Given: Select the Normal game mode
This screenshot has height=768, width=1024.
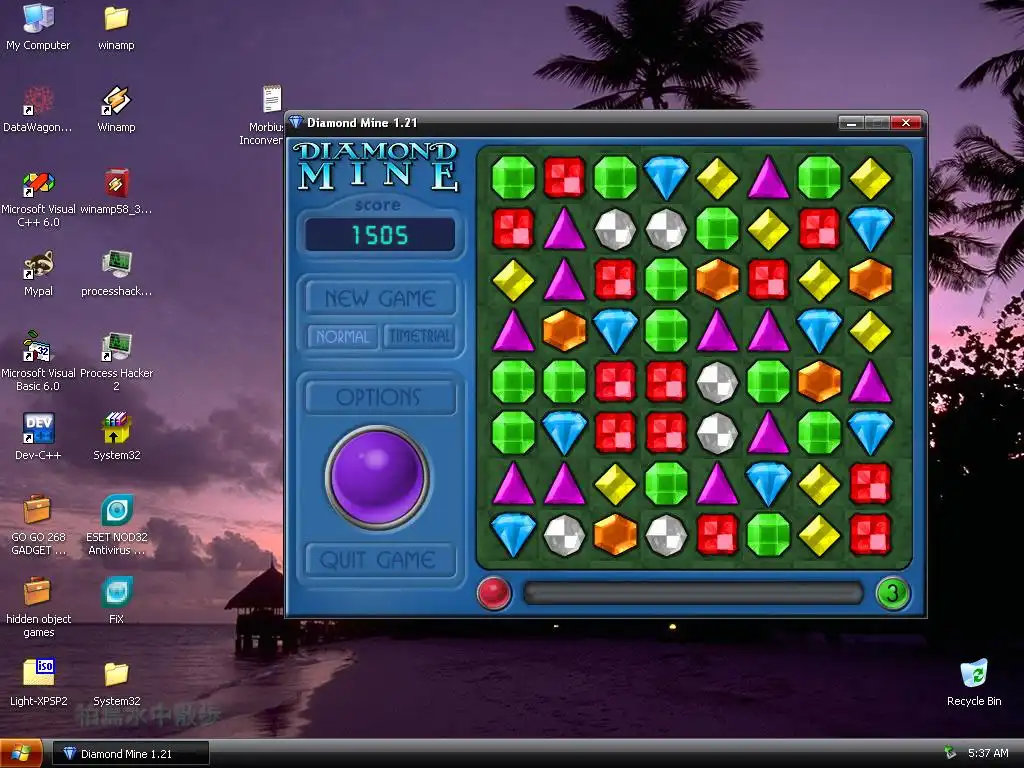Looking at the screenshot, I should tap(342, 337).
